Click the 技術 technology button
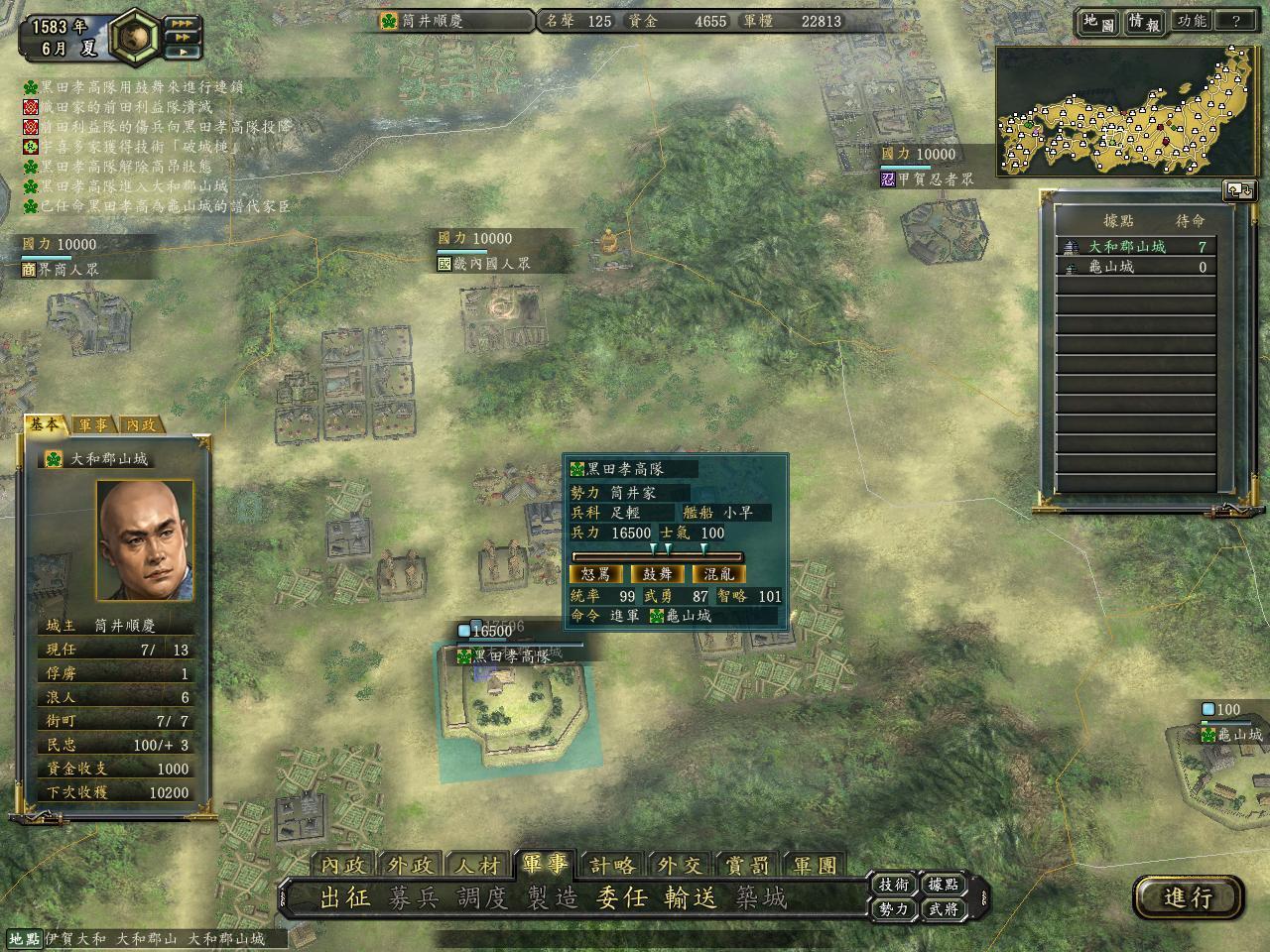This screenshot has height=952, width=1270. coord(893,885)
